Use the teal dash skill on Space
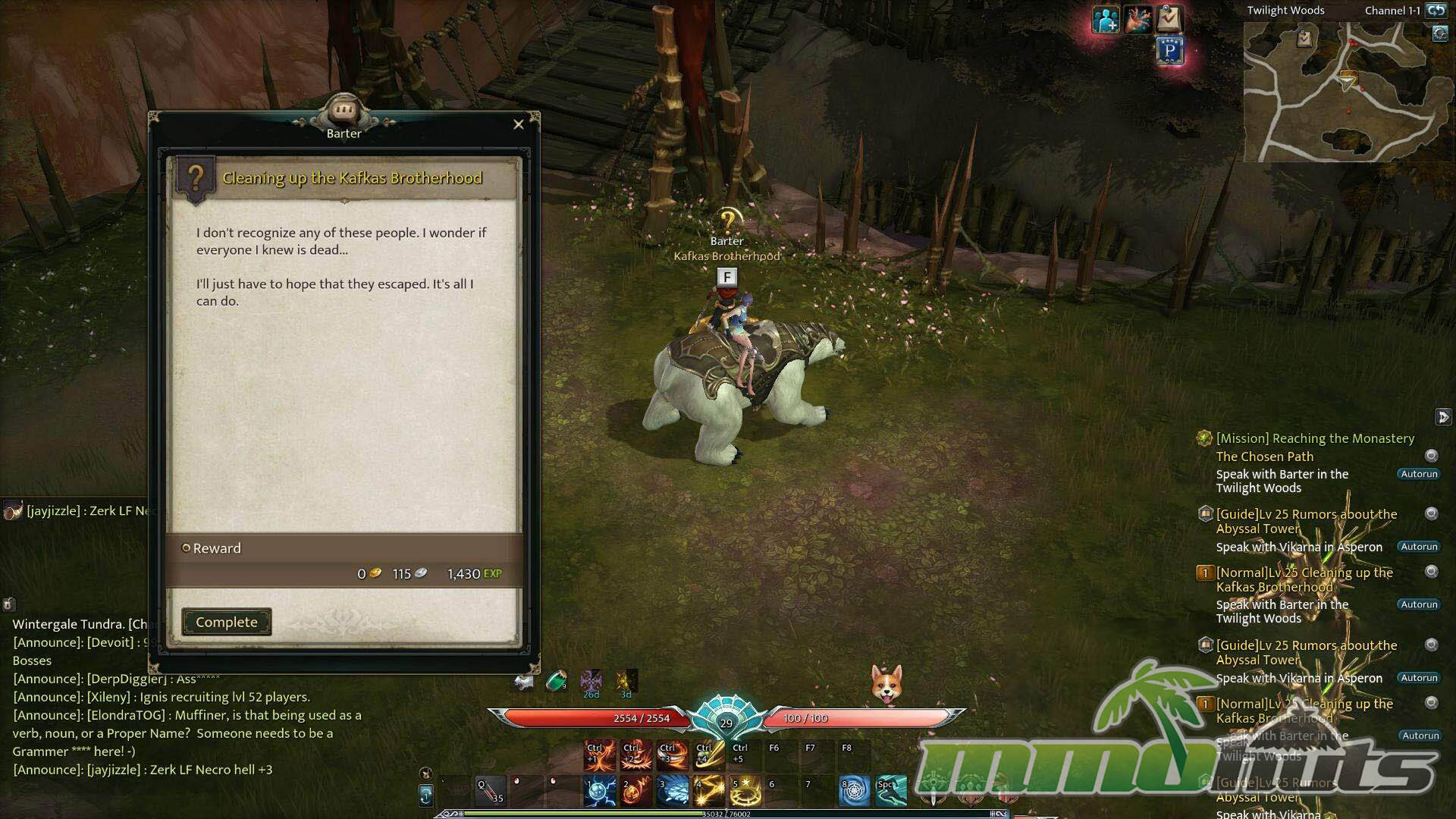This screenshot has width=1456, height=819. 890,791
